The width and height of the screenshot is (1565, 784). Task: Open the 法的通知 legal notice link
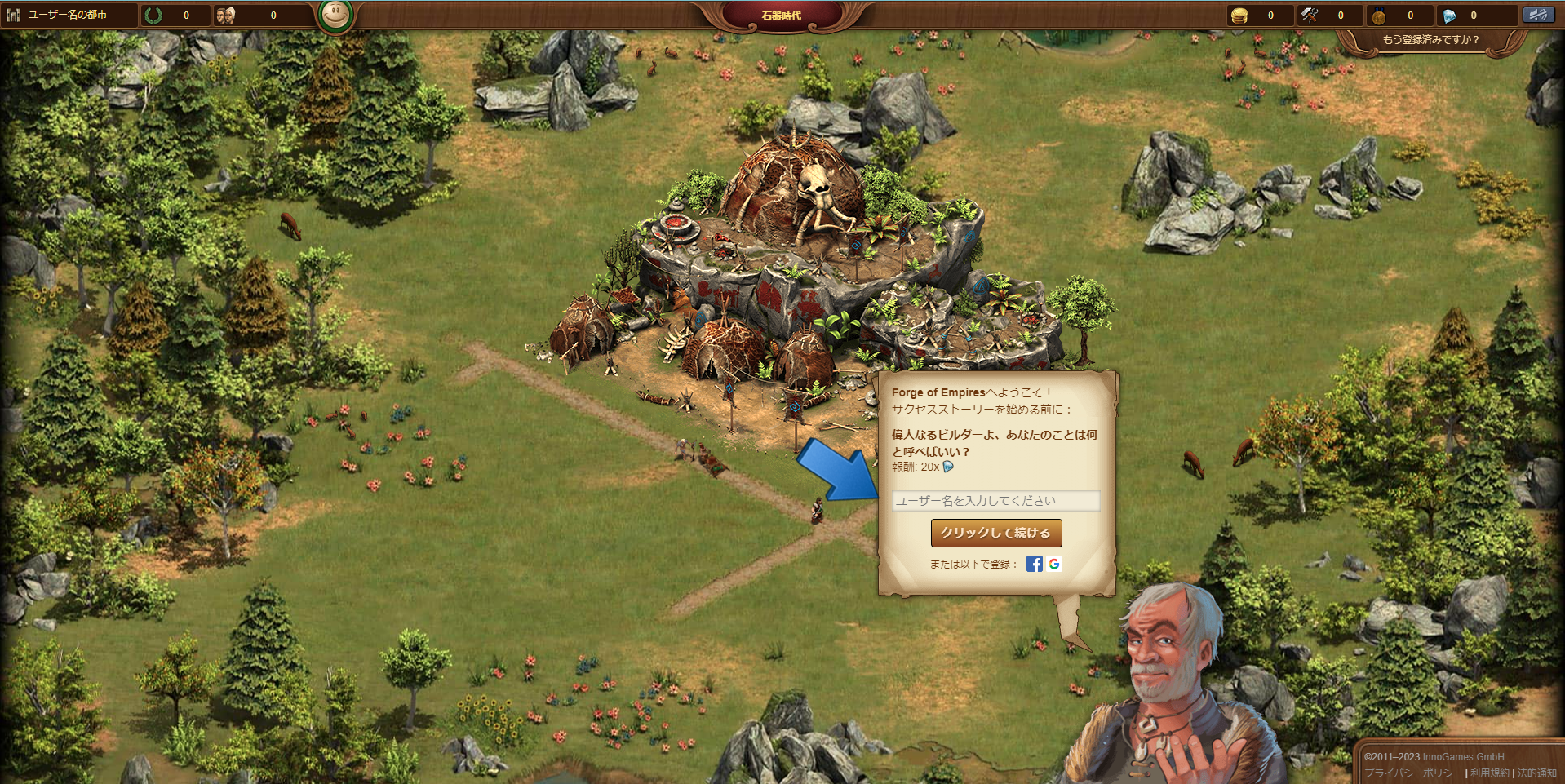coord(1536,773)
